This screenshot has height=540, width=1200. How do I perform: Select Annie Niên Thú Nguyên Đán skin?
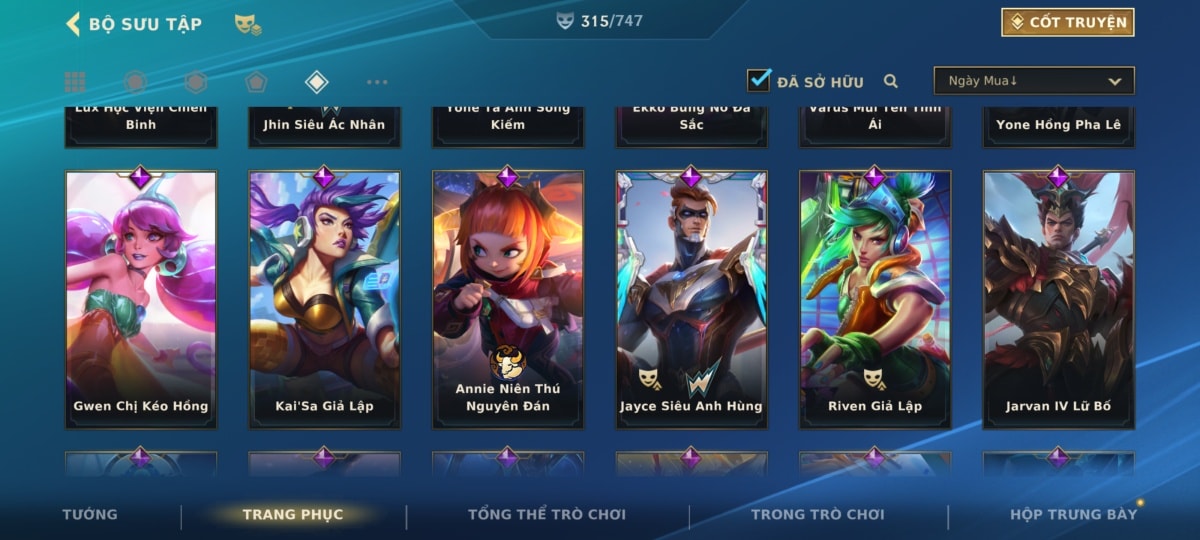click(x=508, y=299)
